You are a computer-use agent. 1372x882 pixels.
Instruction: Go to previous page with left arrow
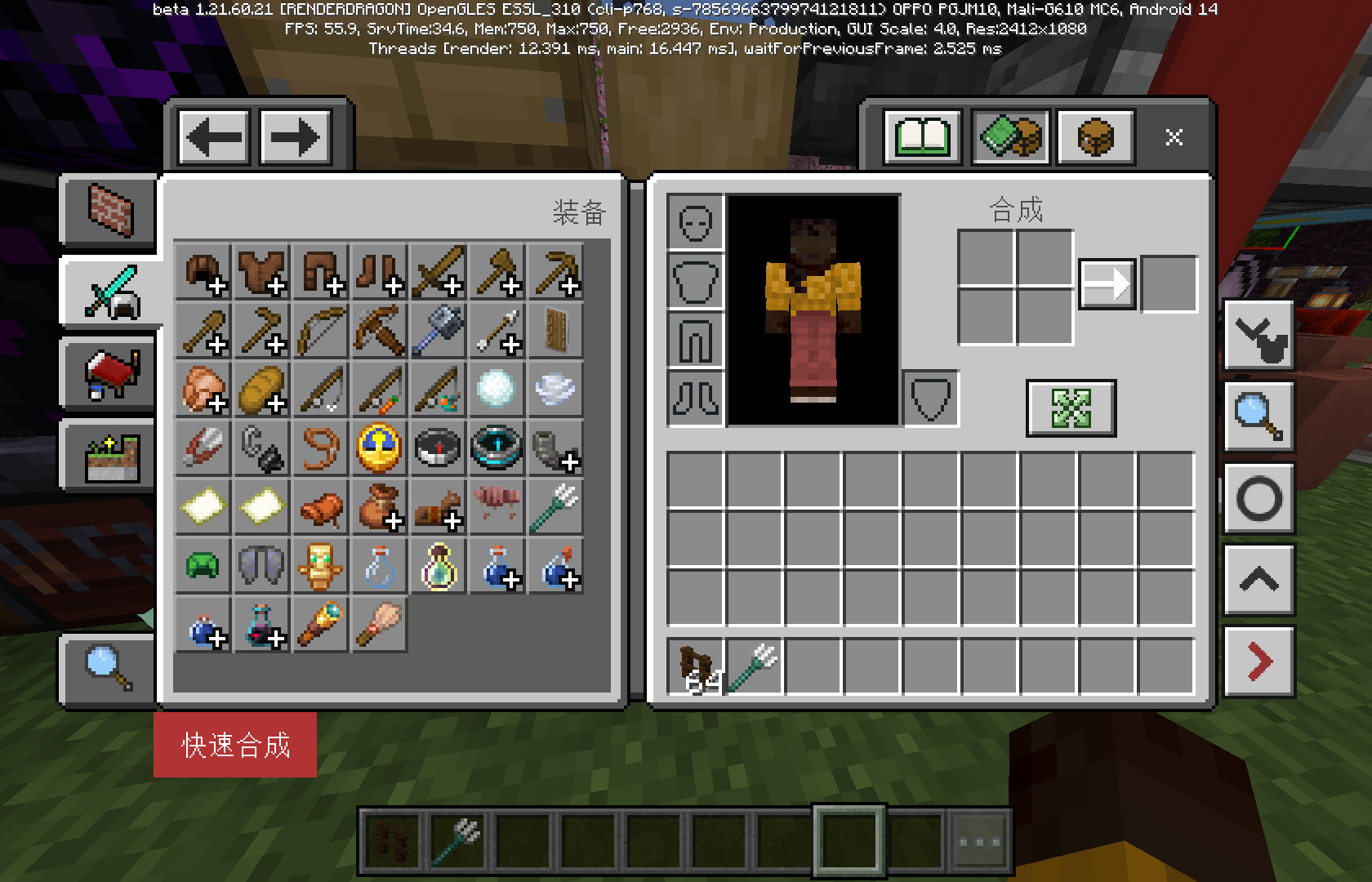point(215,136)
